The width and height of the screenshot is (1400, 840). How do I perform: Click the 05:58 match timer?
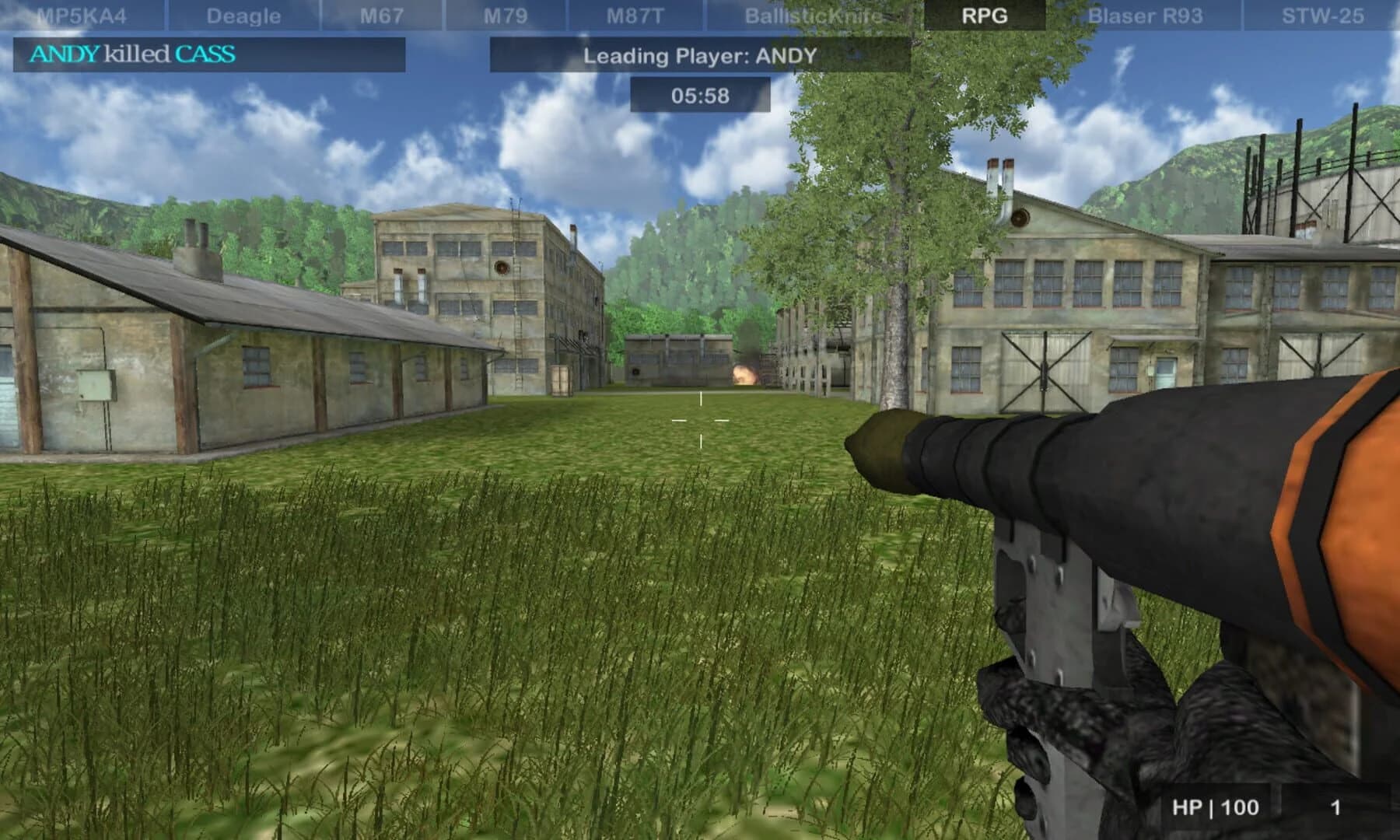[700, 94]
